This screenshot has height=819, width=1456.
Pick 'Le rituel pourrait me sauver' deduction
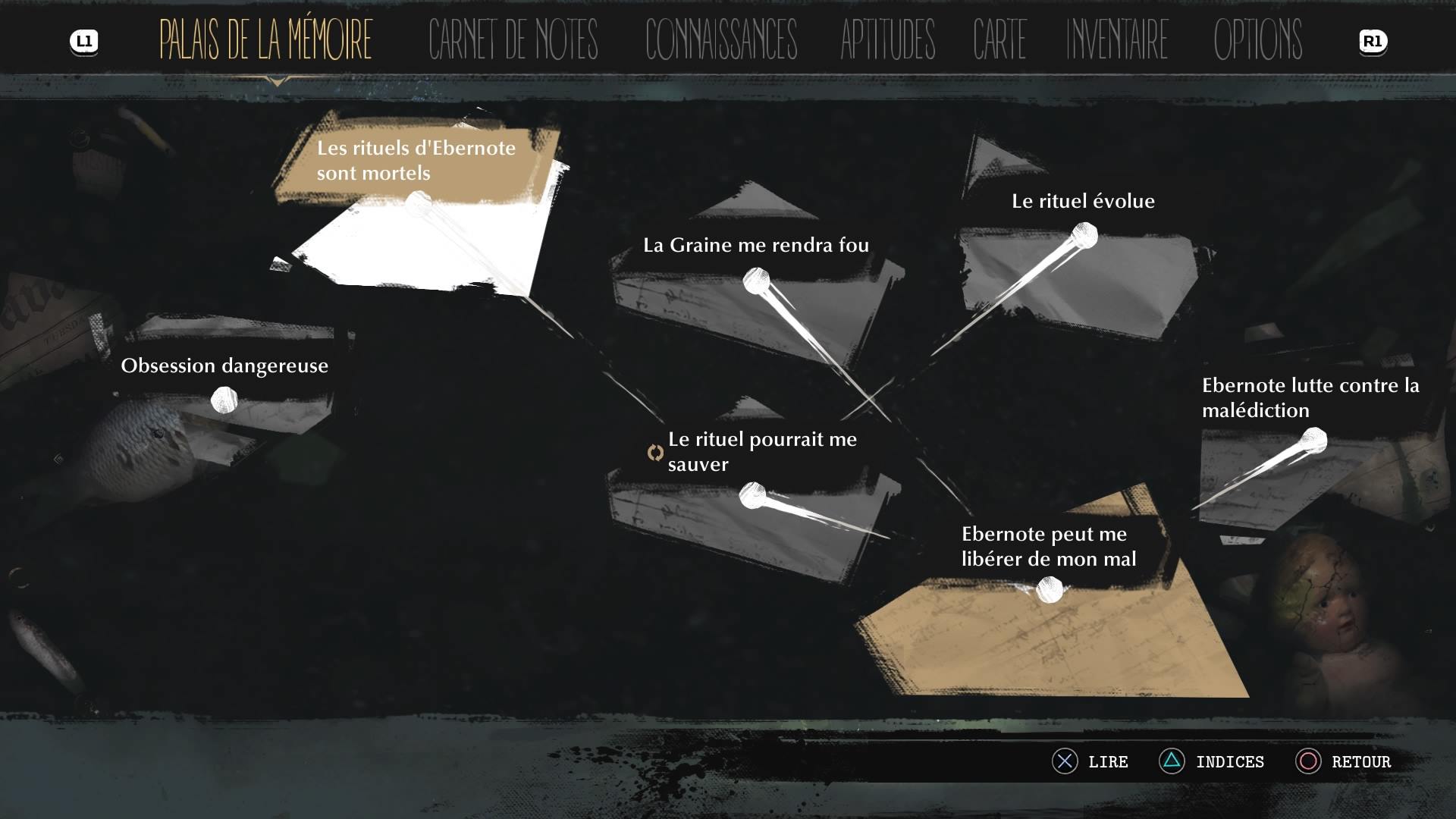click(762, 452)
